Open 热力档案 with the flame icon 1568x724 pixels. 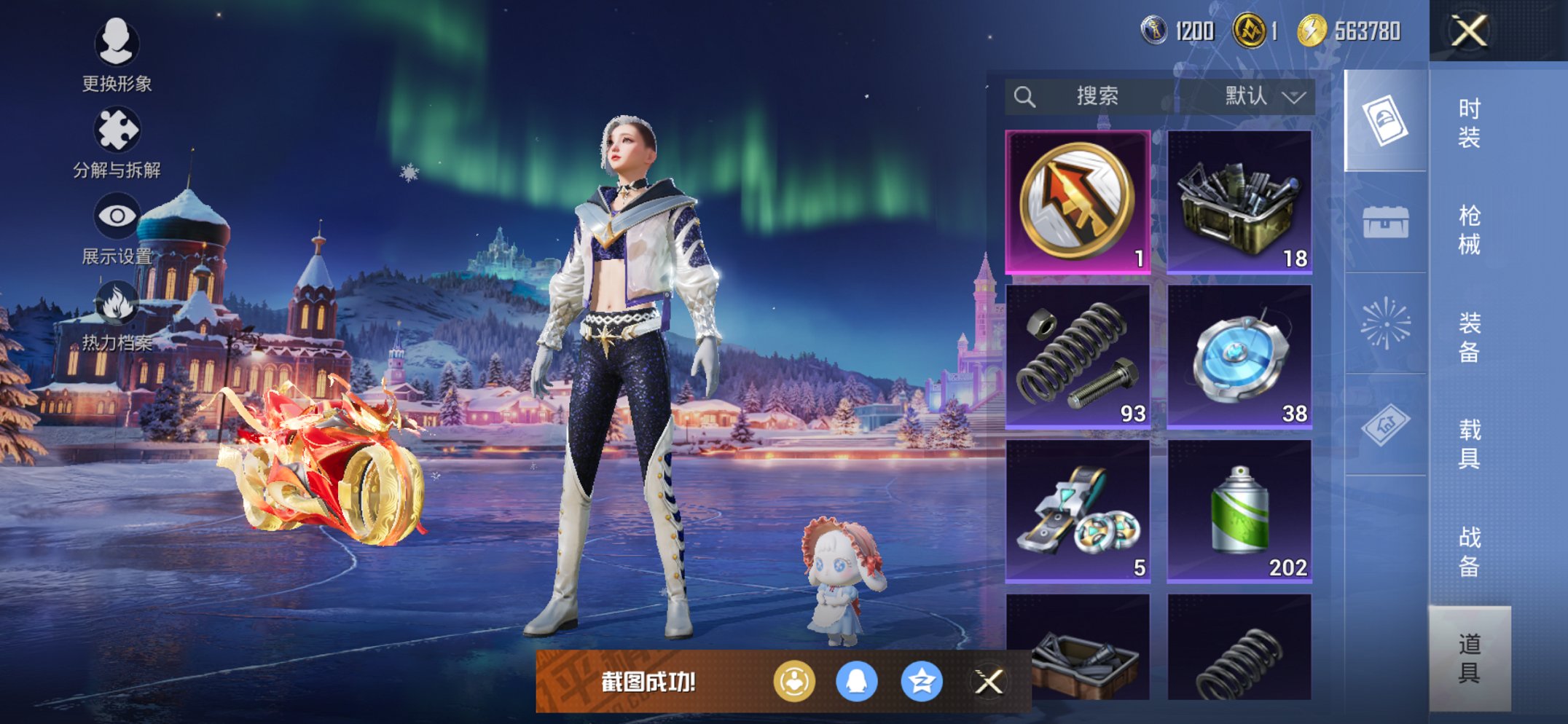point(119,304)
